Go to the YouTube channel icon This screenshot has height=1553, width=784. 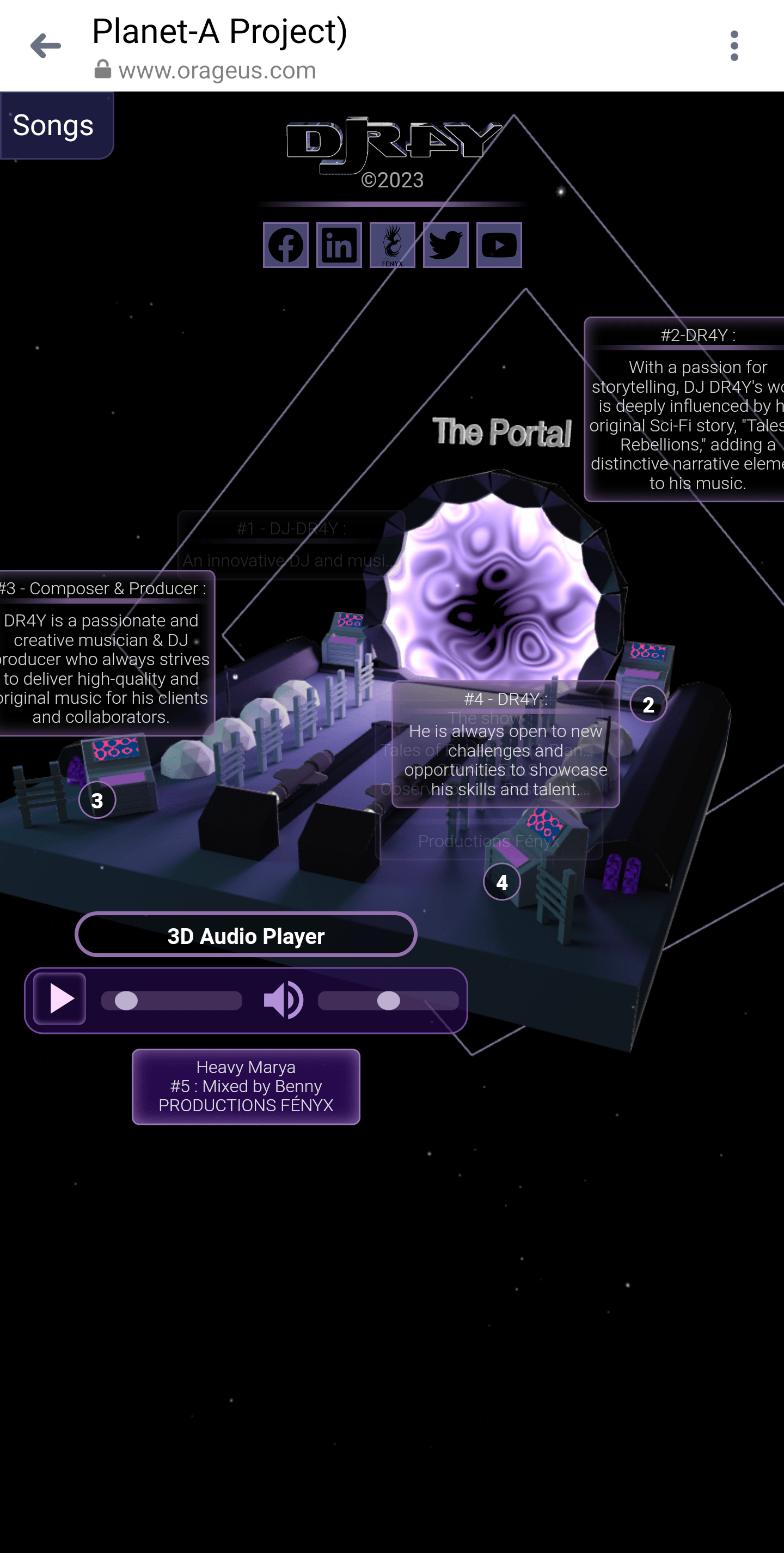(499, 245)
